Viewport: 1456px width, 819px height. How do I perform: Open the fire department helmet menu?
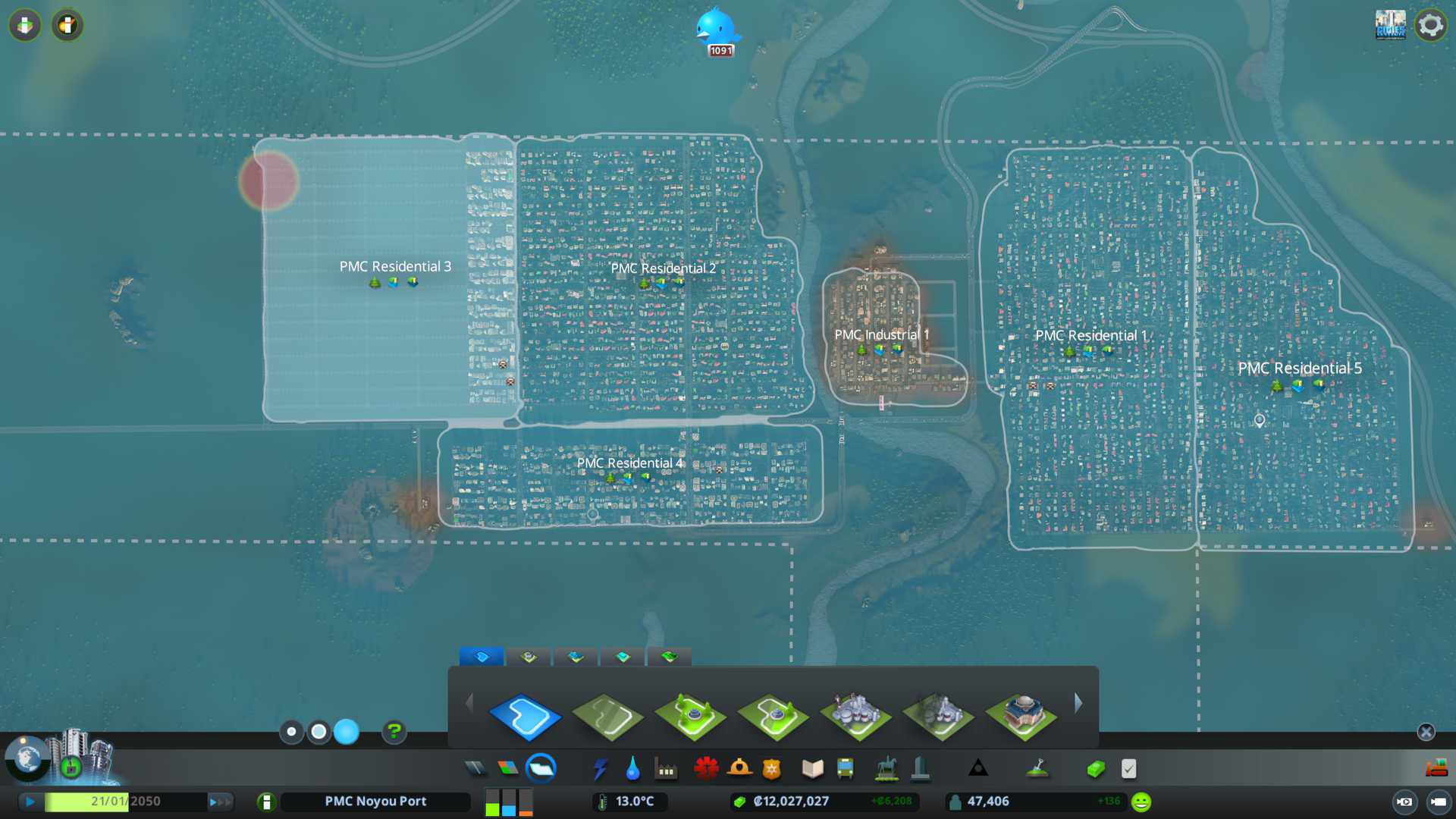(739, 769)
